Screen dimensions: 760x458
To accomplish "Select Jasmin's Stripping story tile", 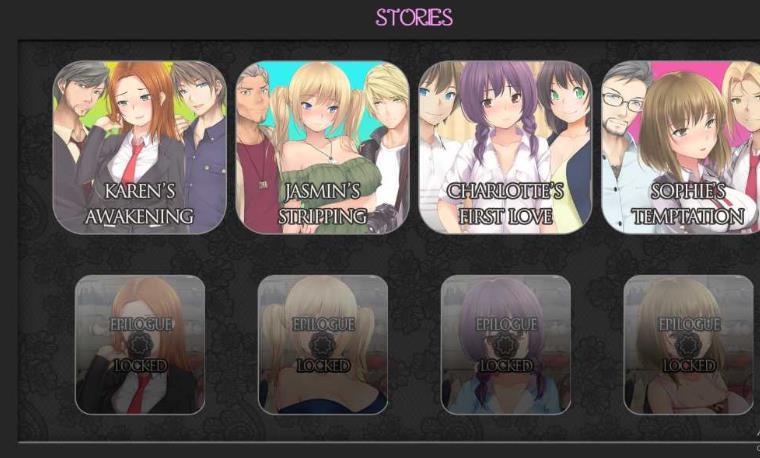I will coord(323,147).
